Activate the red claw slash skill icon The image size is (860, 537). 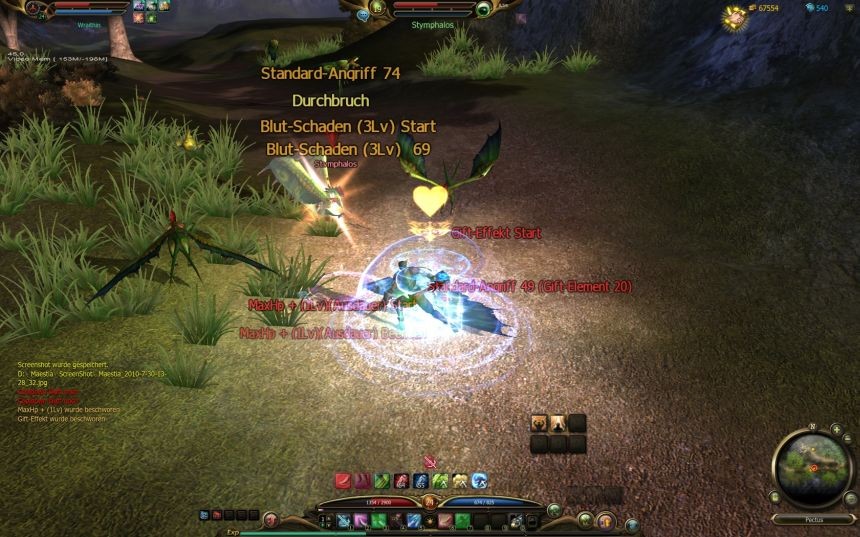click(x=342, y=481)
